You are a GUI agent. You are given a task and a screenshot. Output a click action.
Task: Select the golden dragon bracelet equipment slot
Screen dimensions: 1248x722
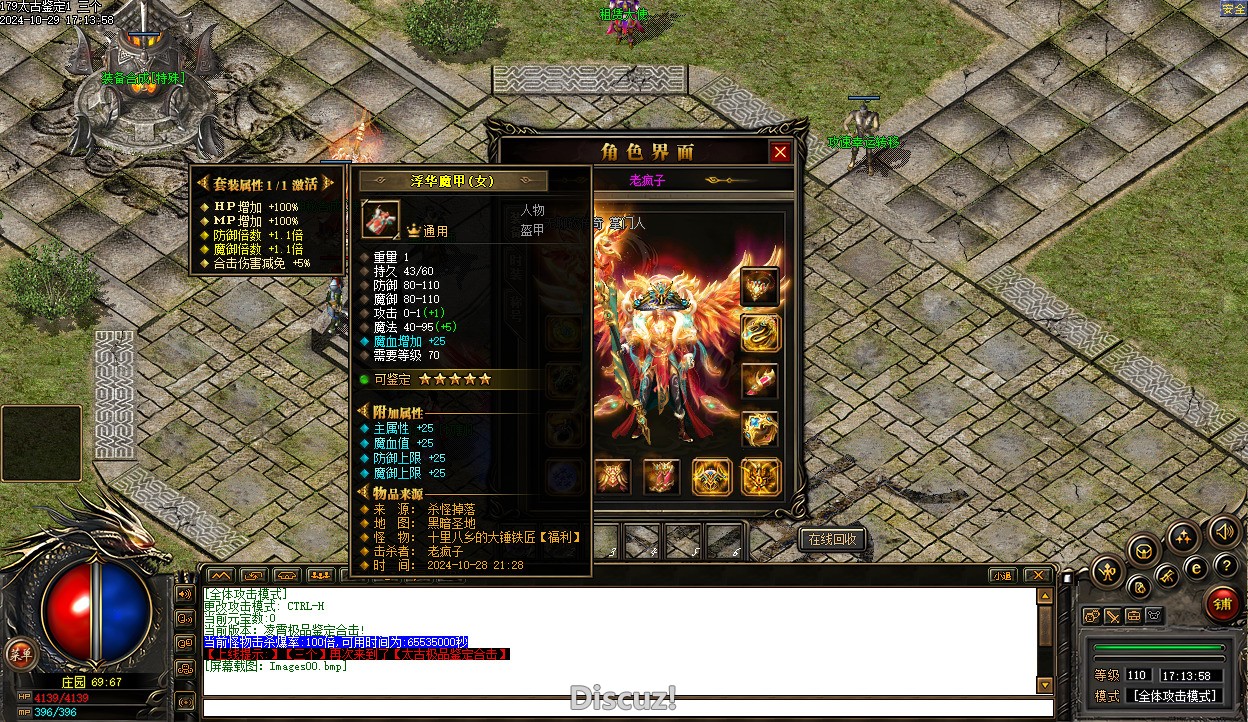pyautogui.click(x=760, y=333)
